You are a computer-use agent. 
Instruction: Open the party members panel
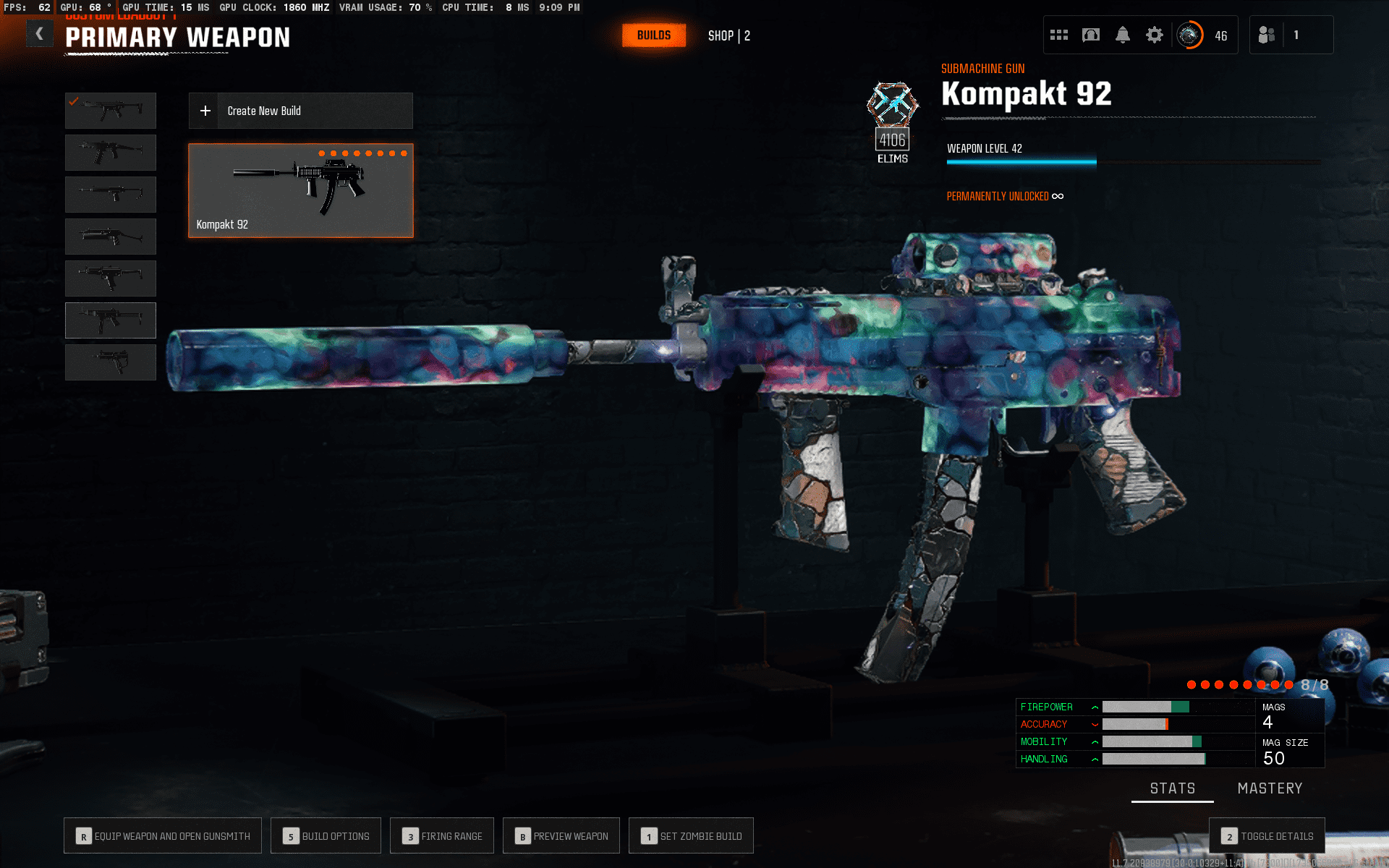coord(1267,35)
